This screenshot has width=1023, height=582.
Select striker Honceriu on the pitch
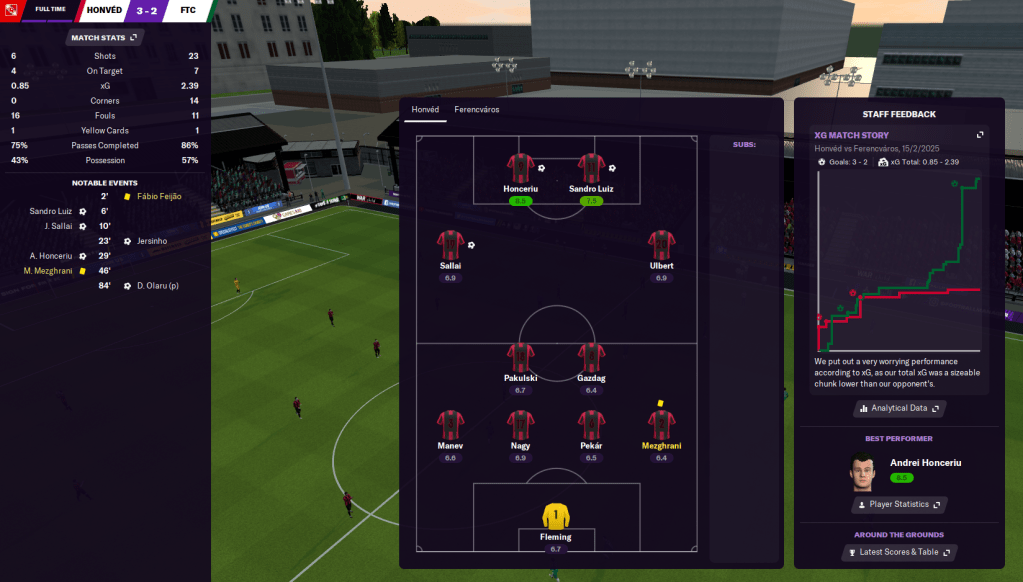(x=521, y=168)
